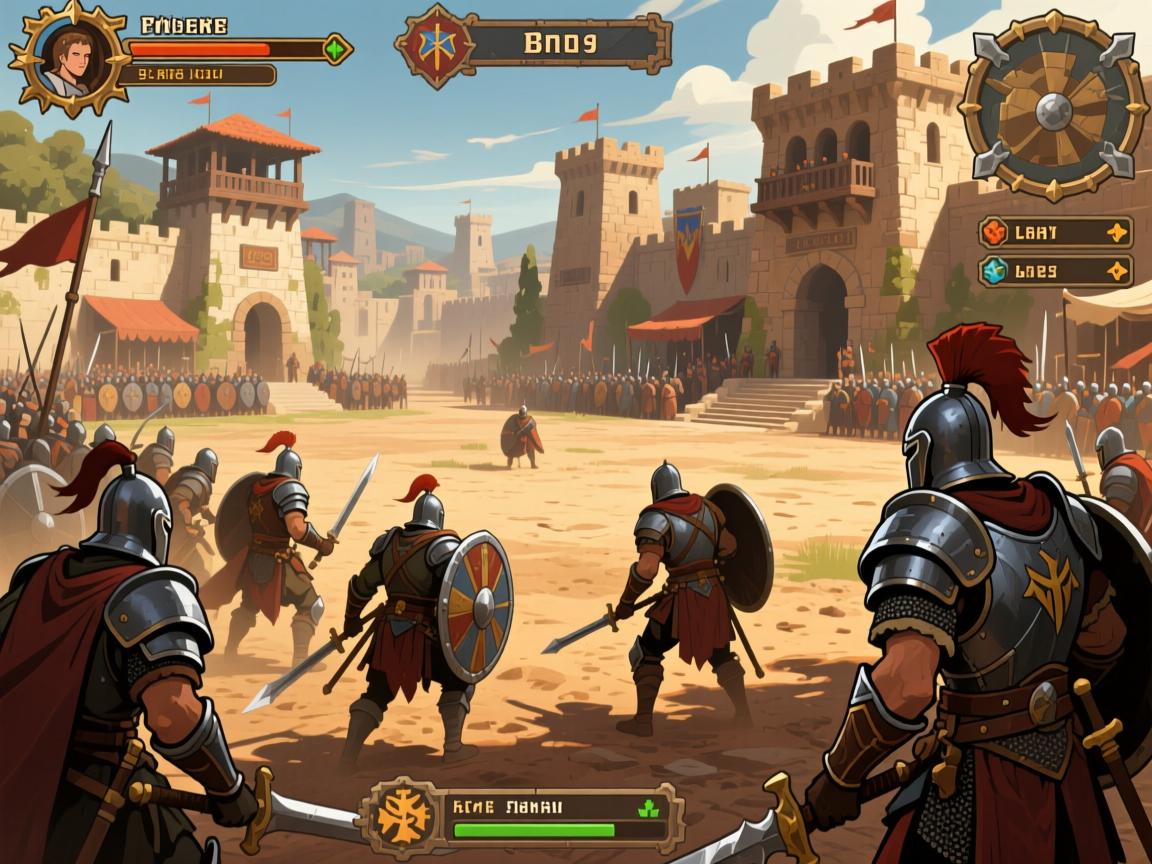1152x864 pixels.
Task: Open the player character portrait
Action: pyautogui.click(x=70, y=57)
